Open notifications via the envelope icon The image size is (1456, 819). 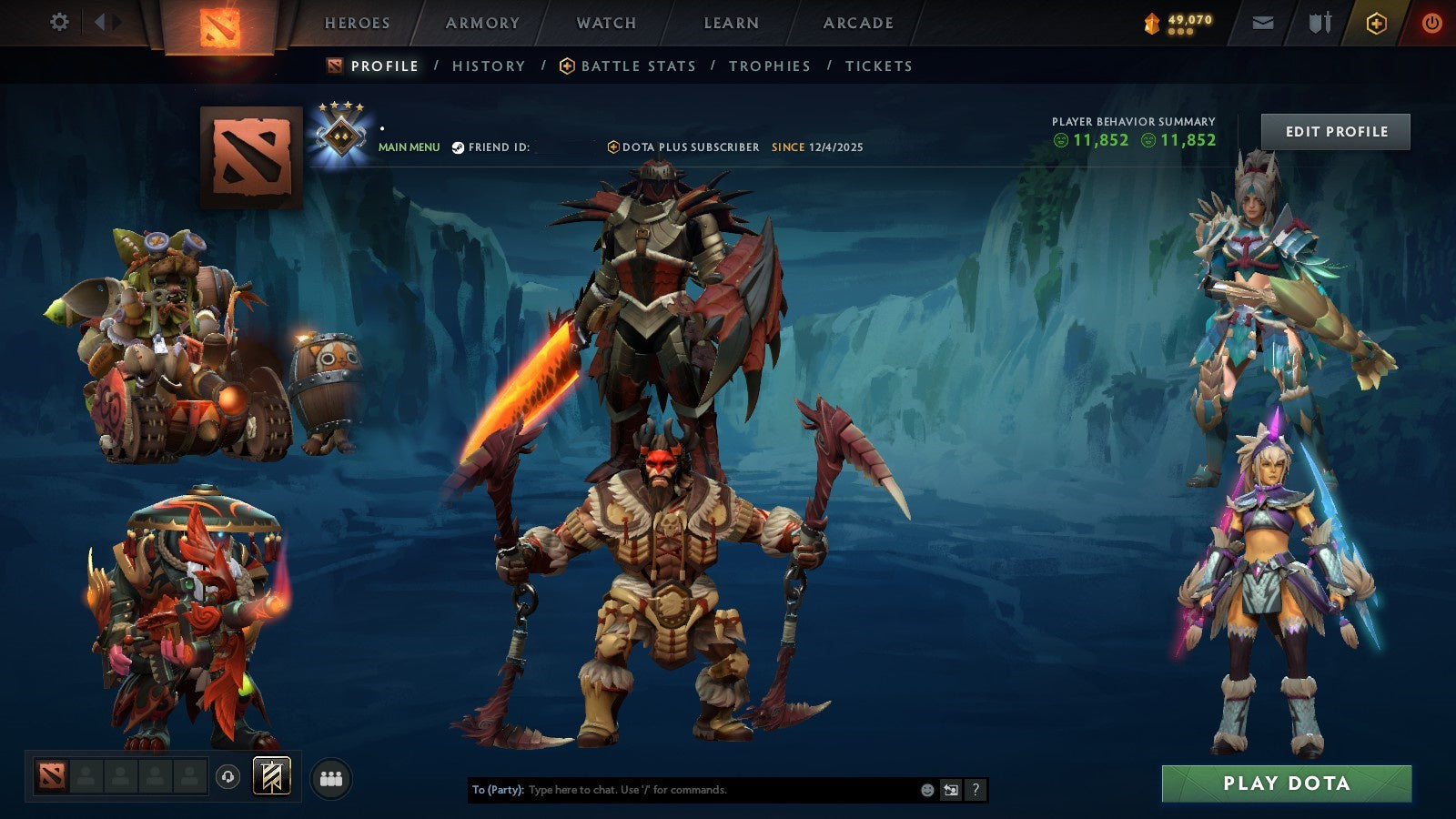(1264, 22)
